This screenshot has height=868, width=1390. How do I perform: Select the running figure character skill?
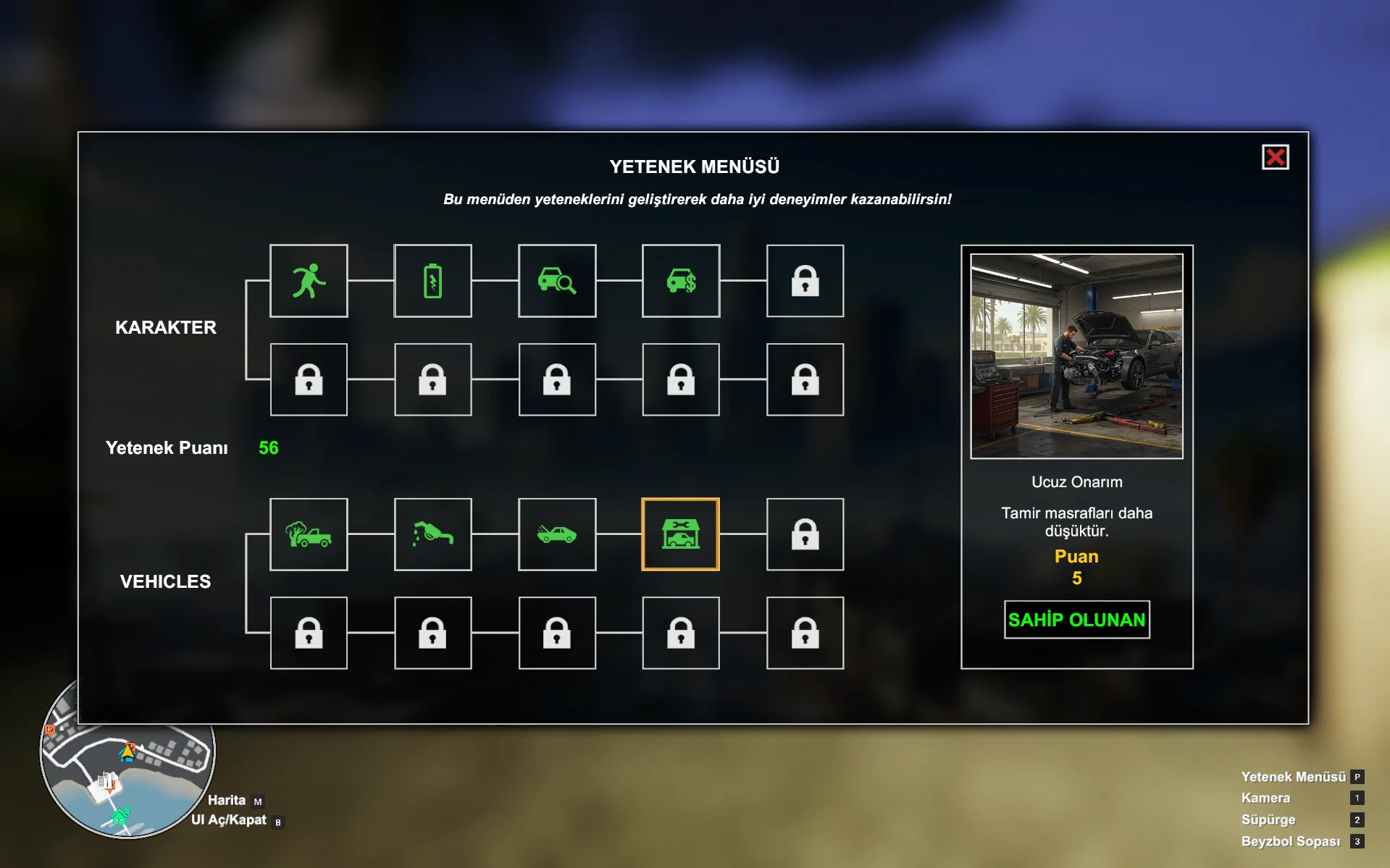point(309,281)
